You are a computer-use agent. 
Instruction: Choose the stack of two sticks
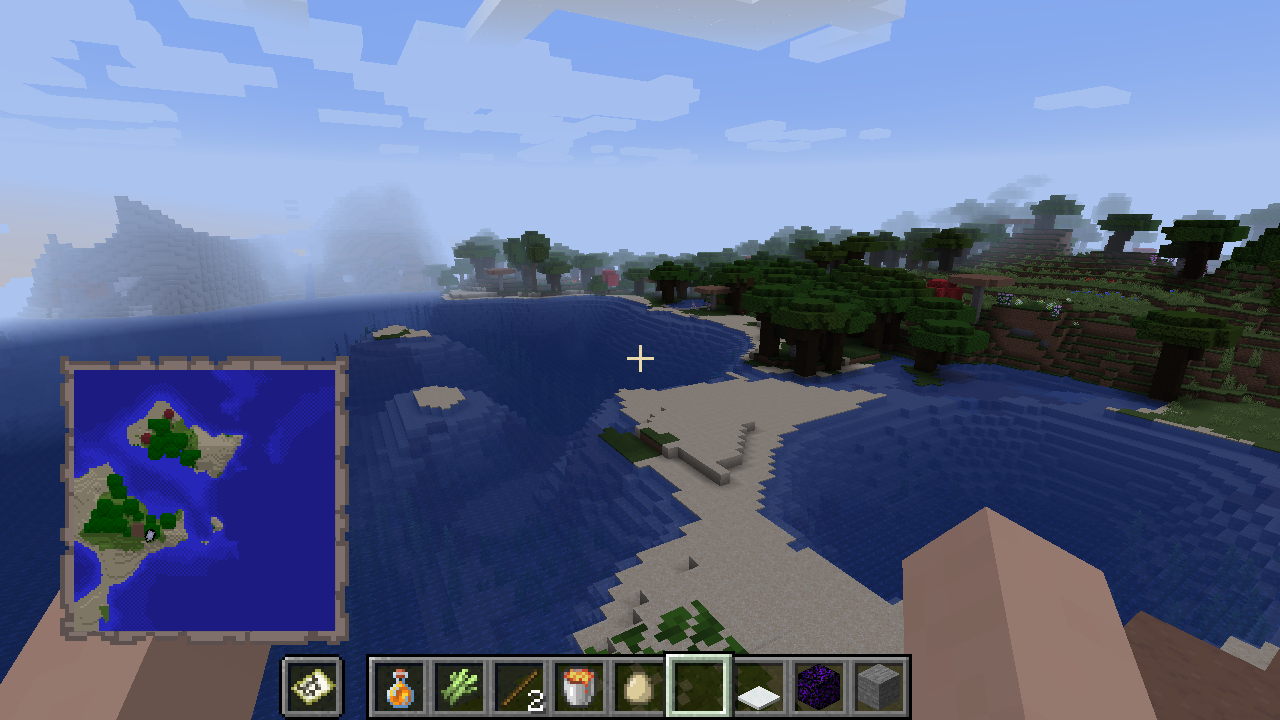coord(520,687)
